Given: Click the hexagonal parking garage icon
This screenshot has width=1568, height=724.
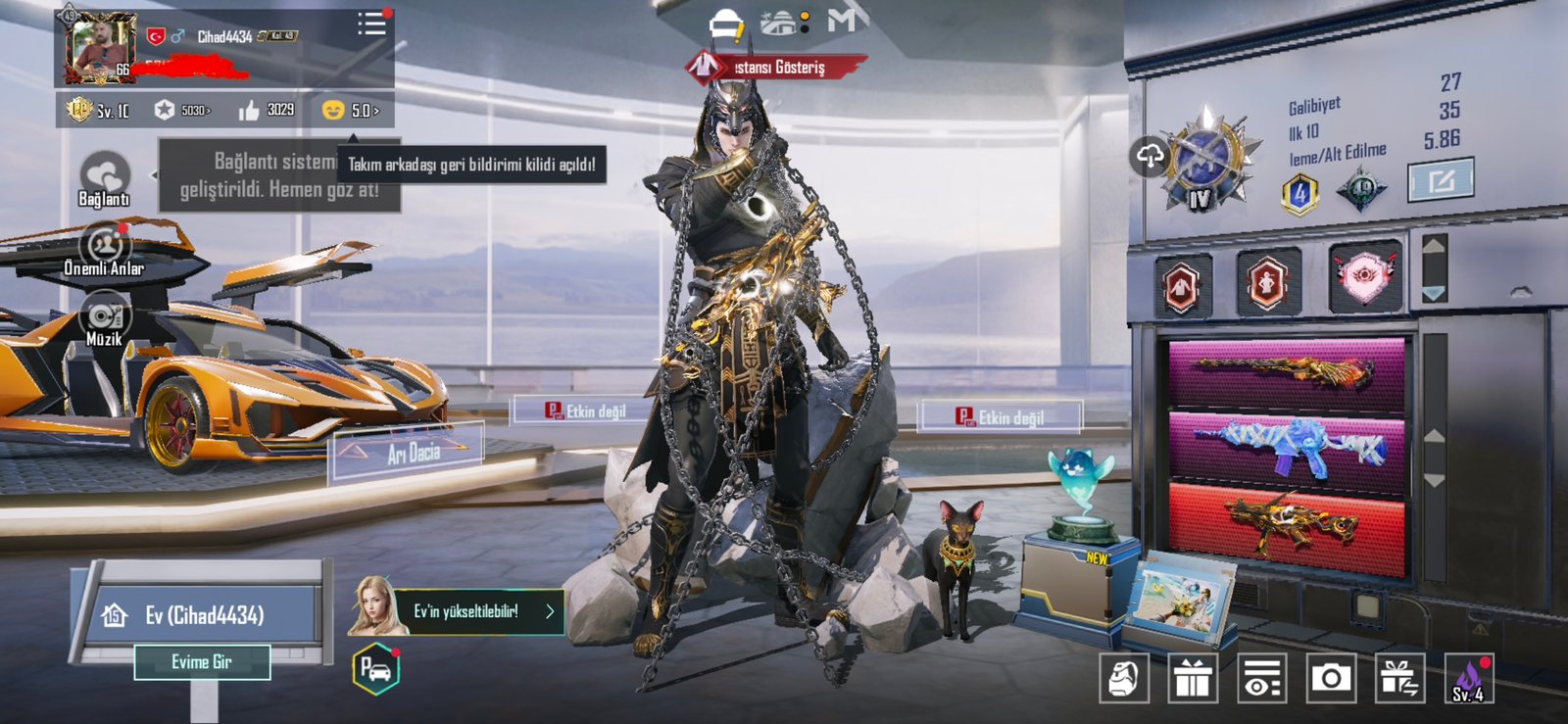Looking at the screenshot, I should [x=375, y=670].
